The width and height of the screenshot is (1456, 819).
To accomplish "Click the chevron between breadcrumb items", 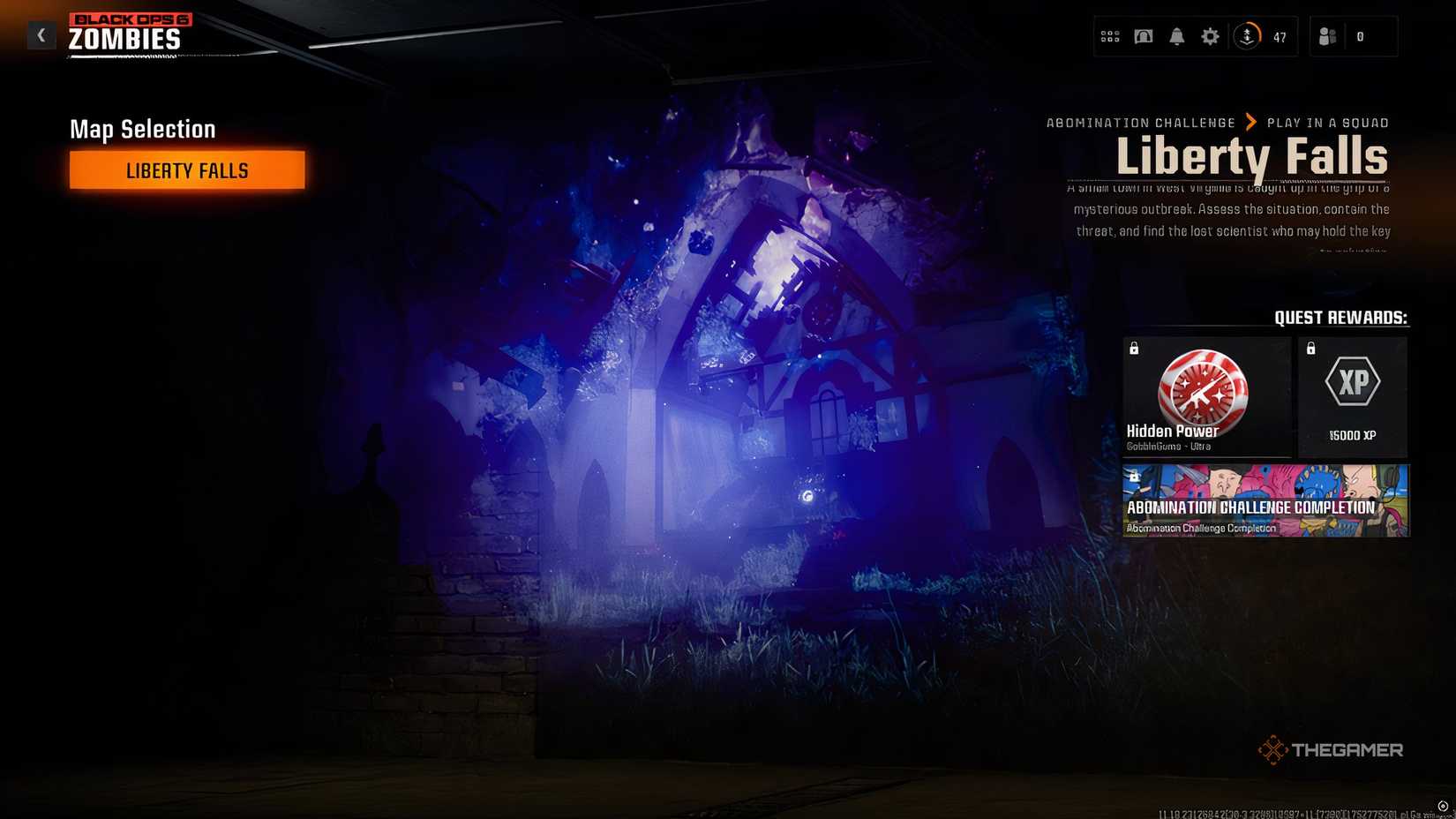I will pos(1249,123).
